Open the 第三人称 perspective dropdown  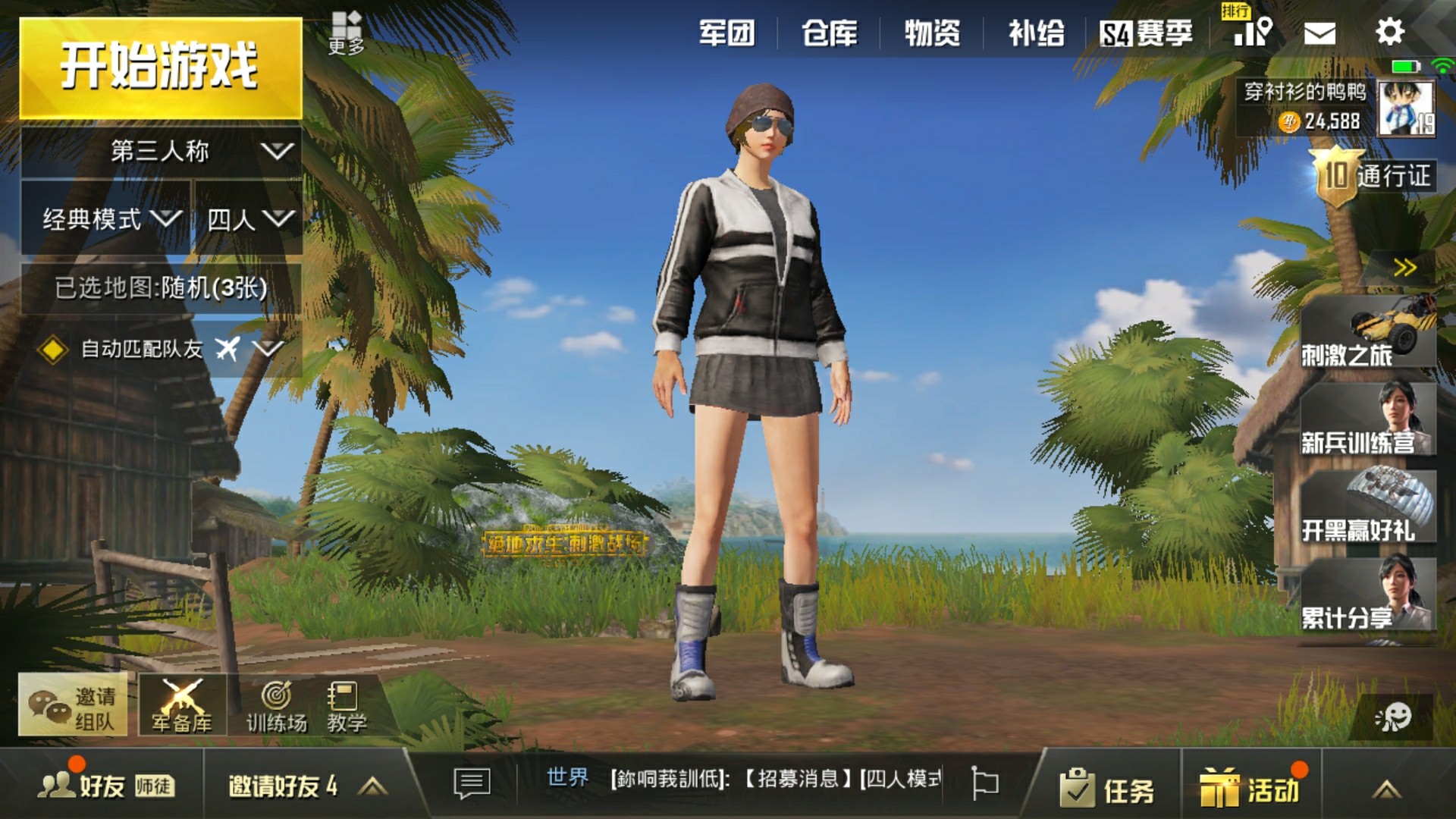161,152
